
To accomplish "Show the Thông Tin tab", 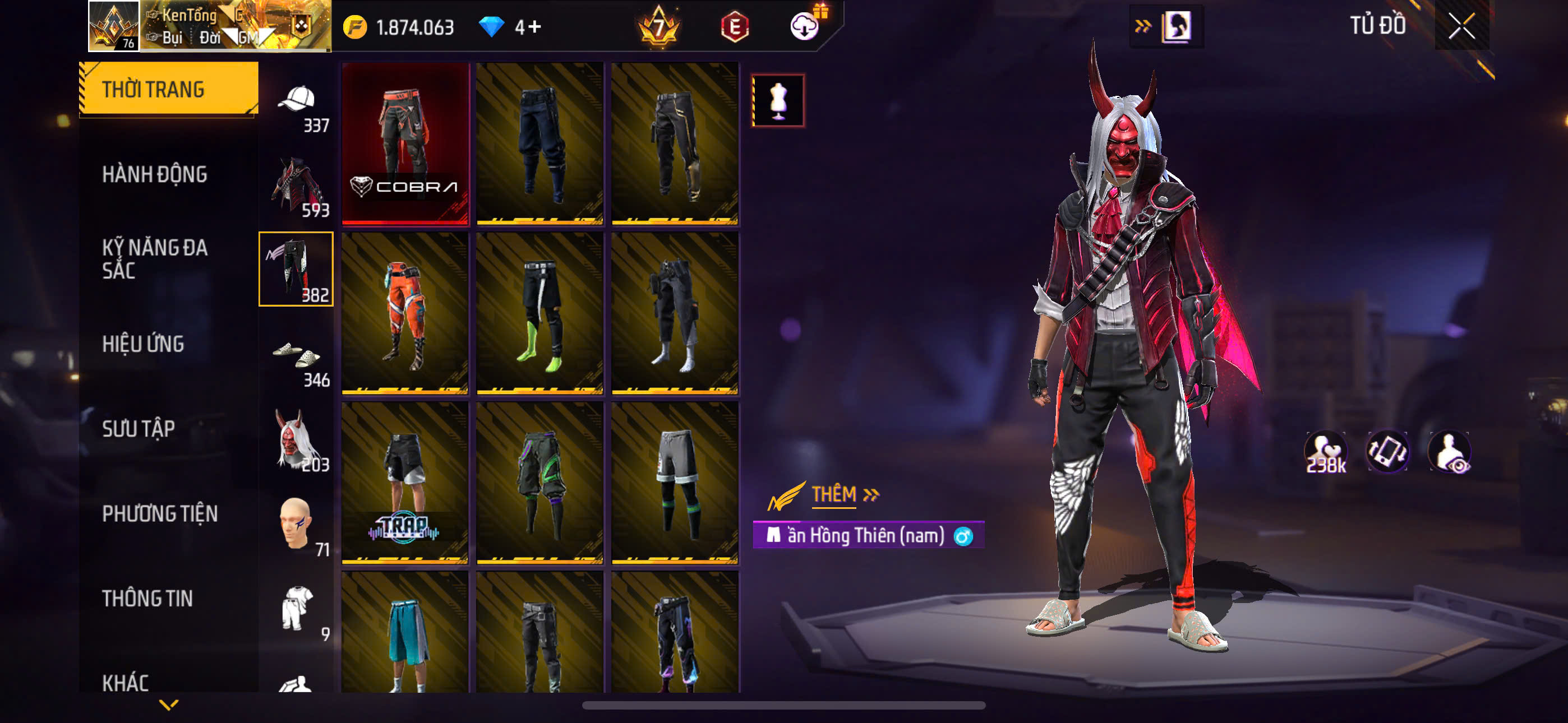I will tap(147, 598).
